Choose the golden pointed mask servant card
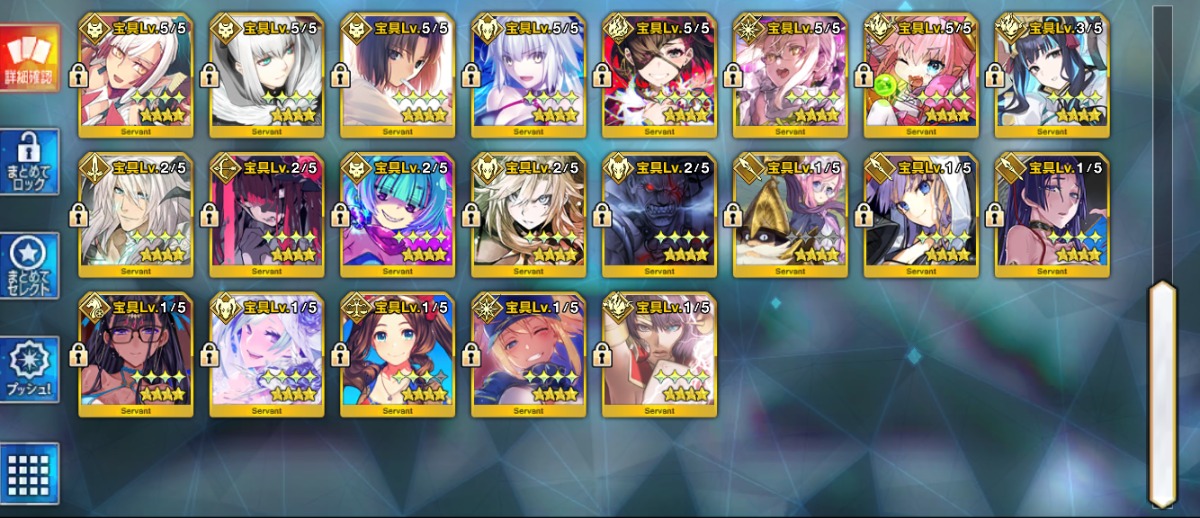1200x518 pixels. coord(790,215)
